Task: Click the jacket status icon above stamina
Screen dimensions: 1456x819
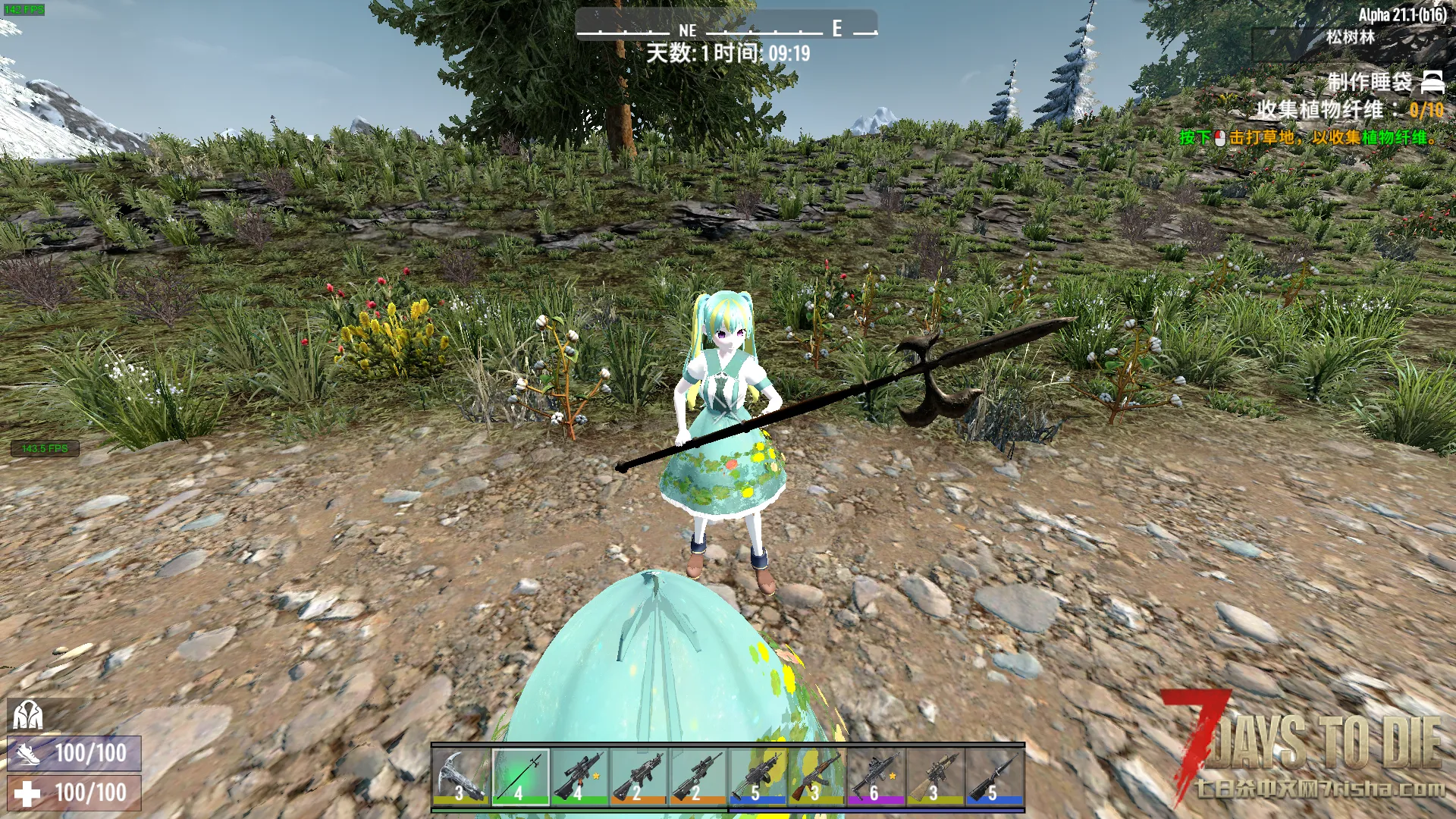Action: tap(28, 715)
